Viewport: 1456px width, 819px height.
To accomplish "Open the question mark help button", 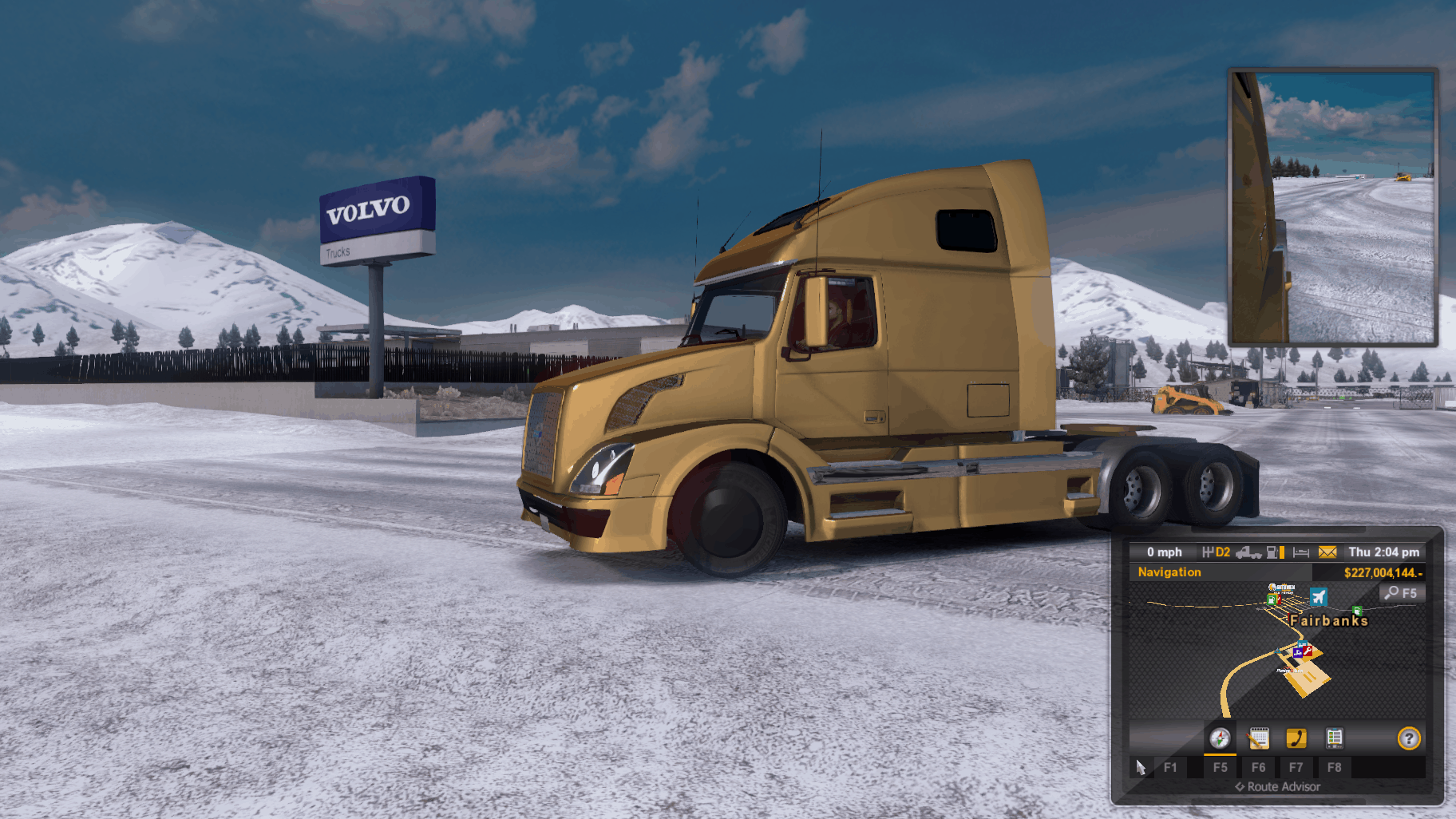I will [1409, 738].
